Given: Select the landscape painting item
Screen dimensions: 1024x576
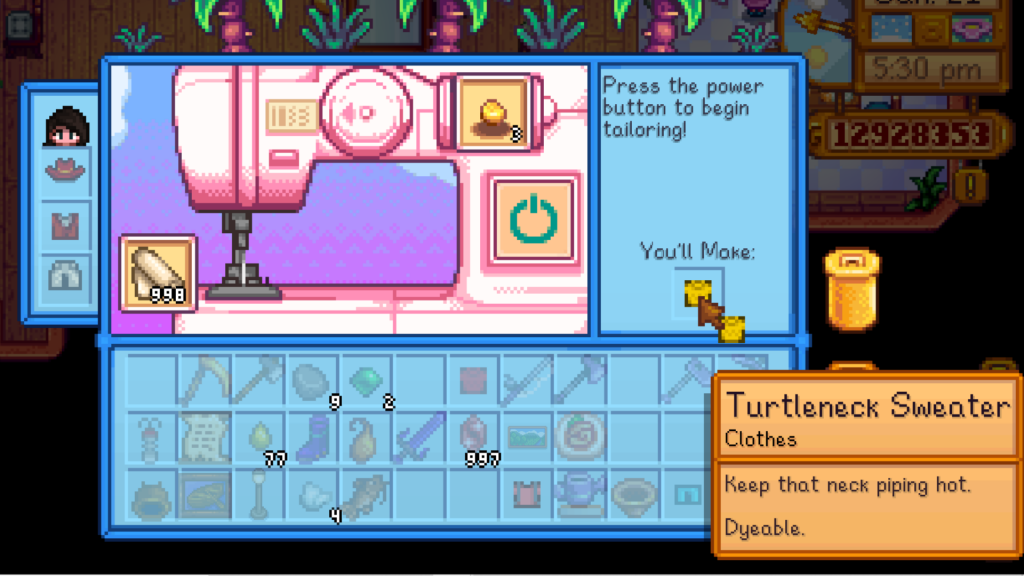Looking at the screenshot, I should pyautogui.click(x=527, y=437).
